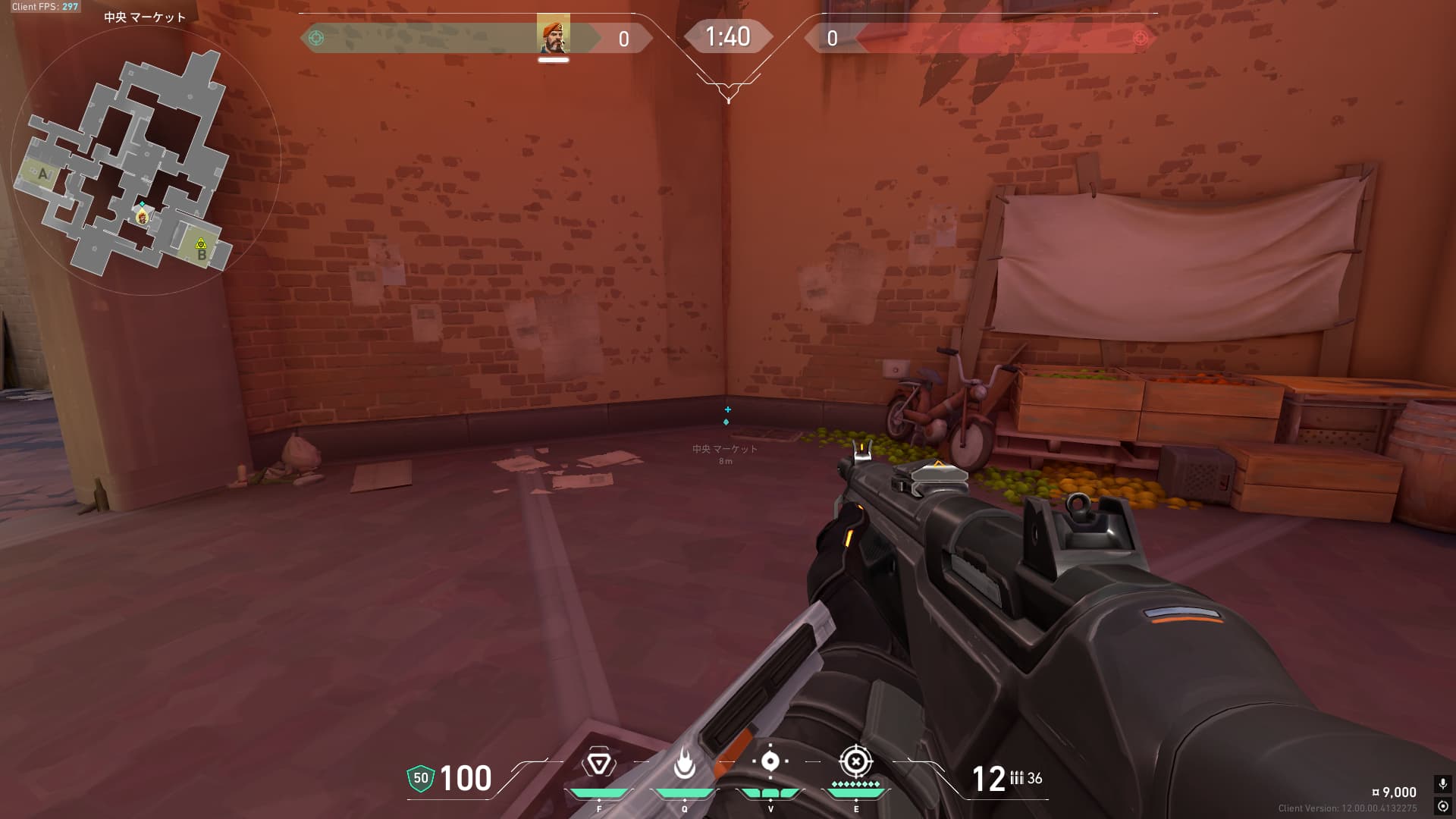This screenshot has height=819, width=1456.
Task: Activate the Orbital Strike ultimate icon
Action: (x=855, y=761)
